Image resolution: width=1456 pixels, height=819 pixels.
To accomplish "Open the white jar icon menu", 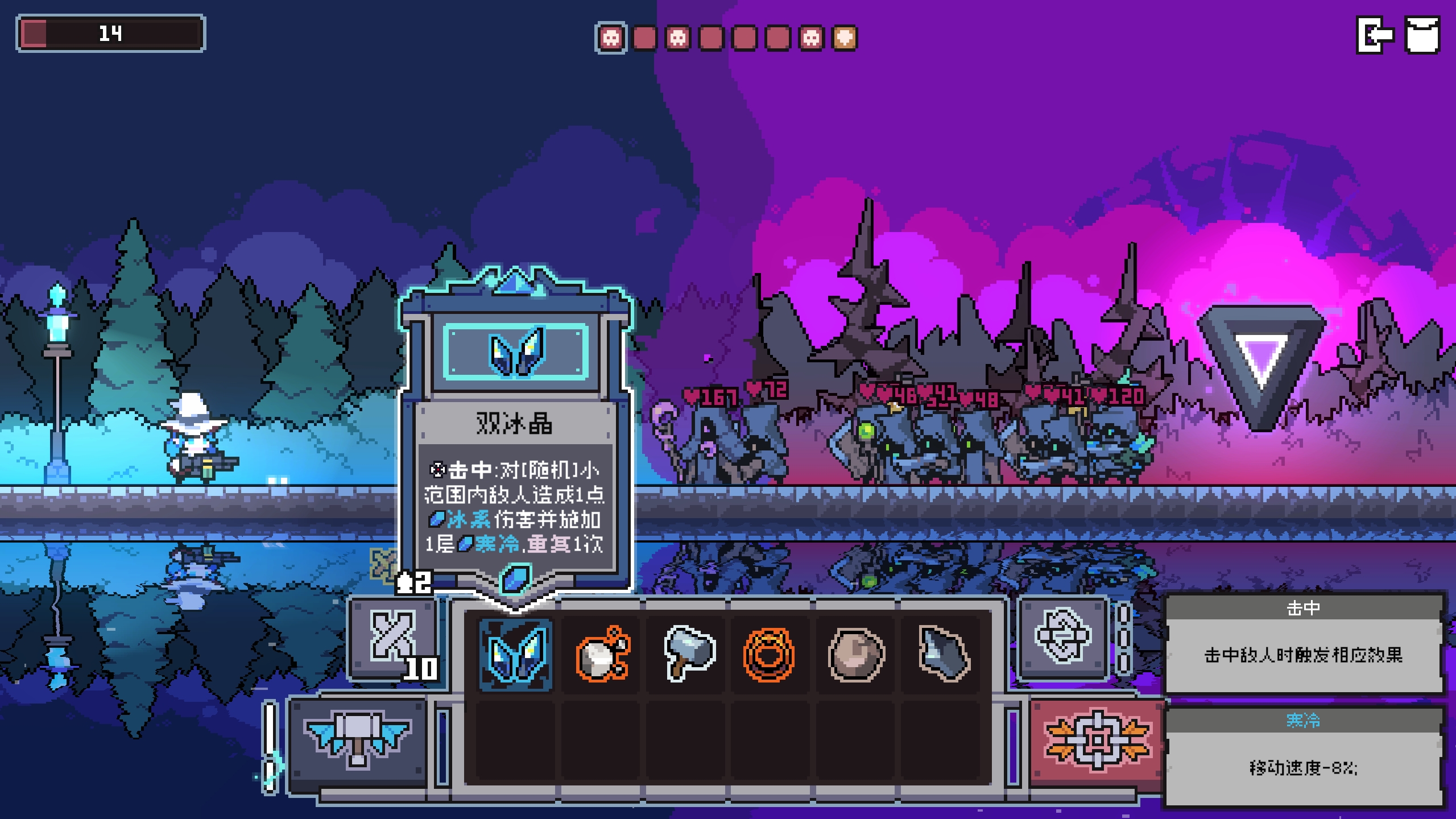I will 1422,35.
